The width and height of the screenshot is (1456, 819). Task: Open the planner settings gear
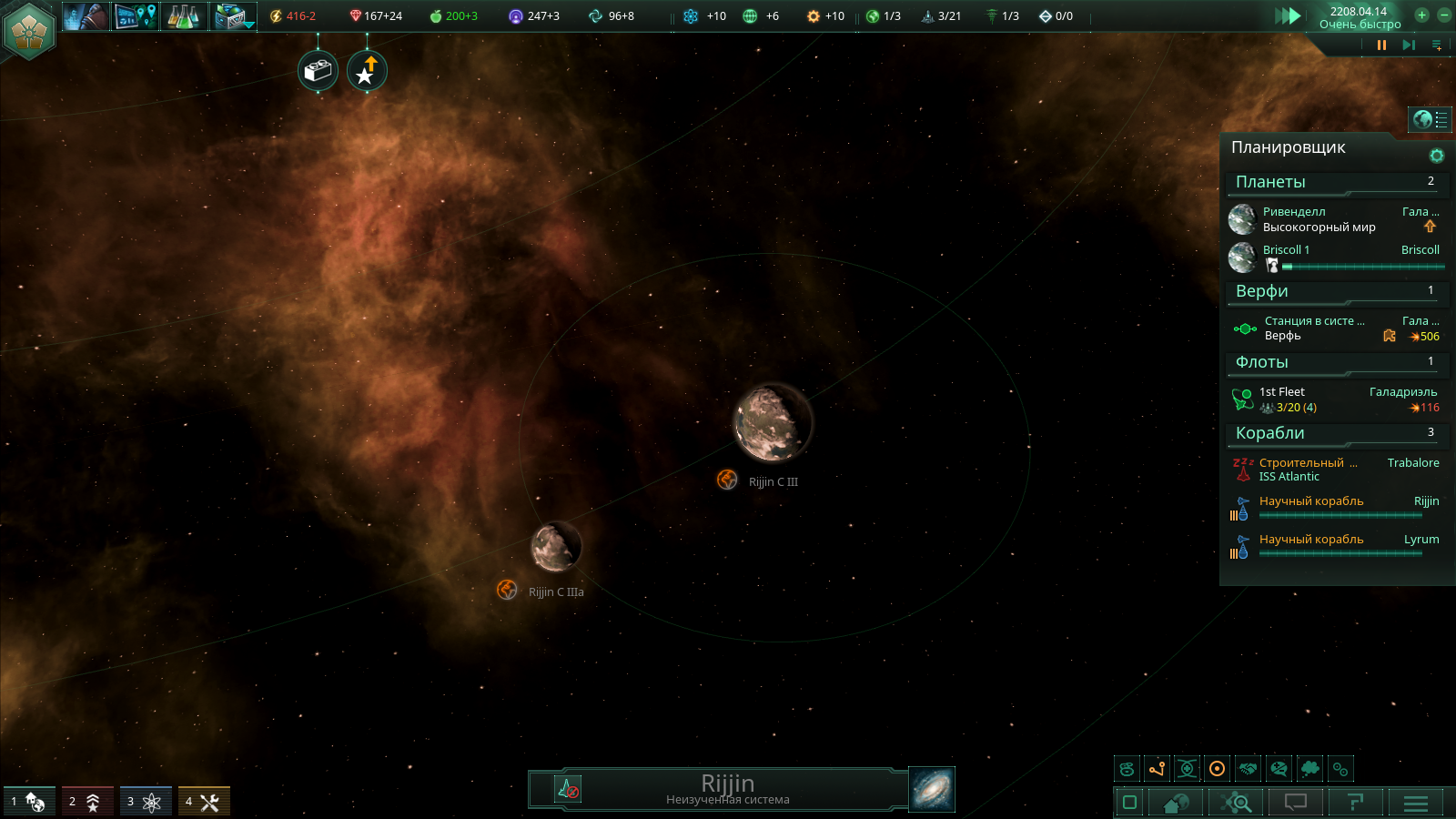[x=1437, y=156]
